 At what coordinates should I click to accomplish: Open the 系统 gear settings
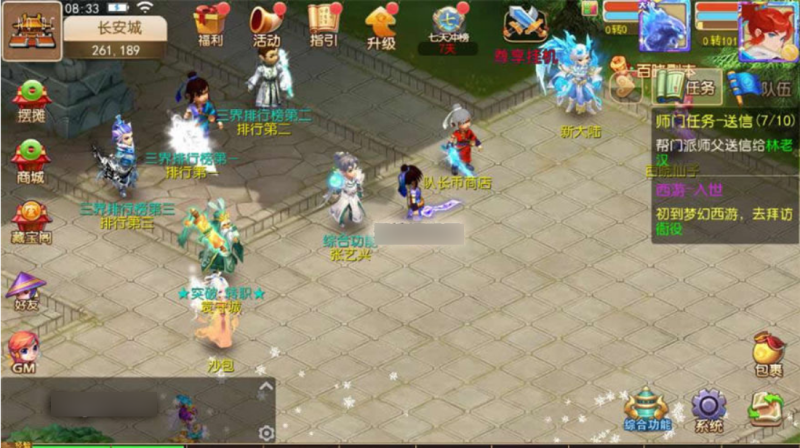pos(709,411)
